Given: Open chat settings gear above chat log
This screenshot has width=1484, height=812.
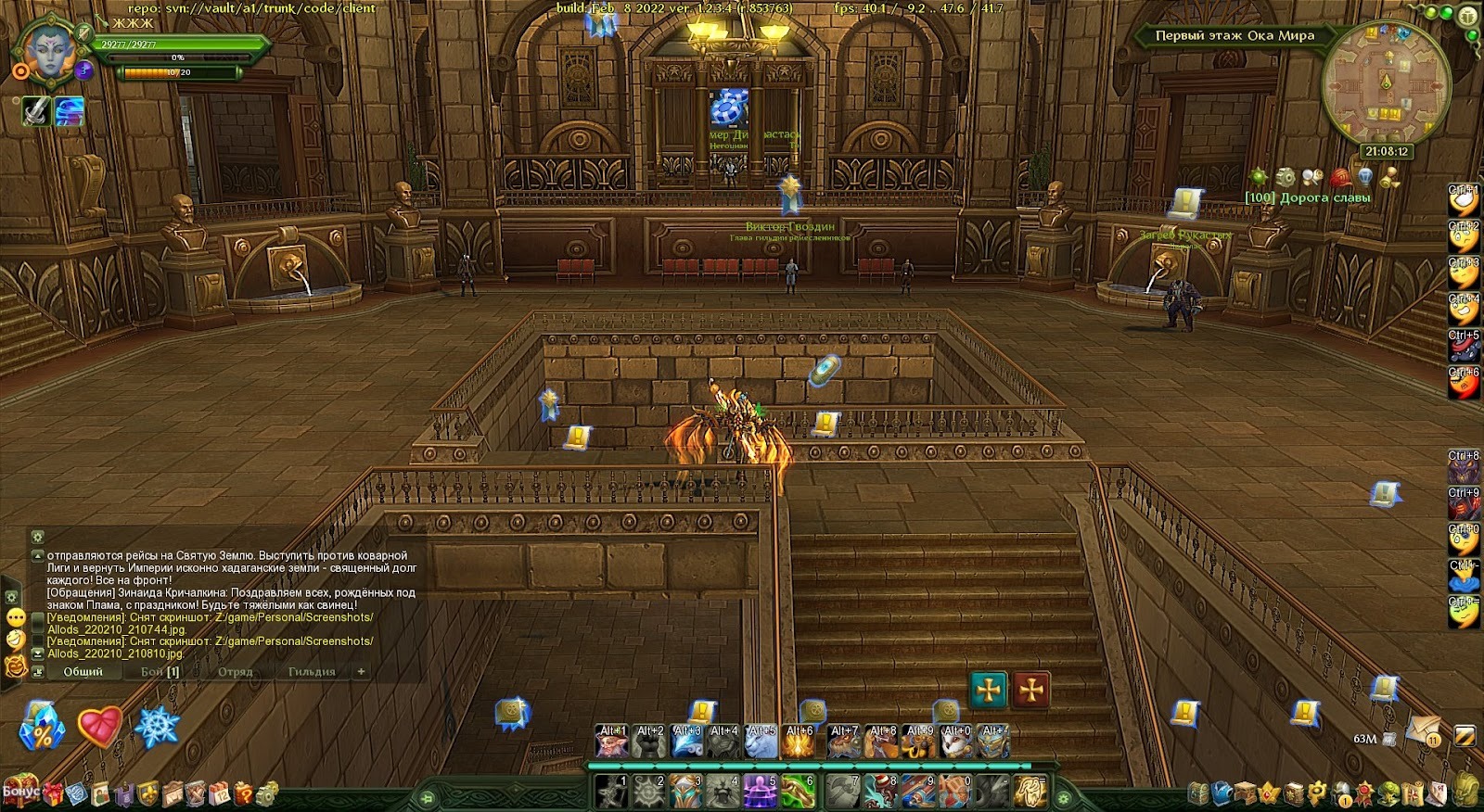Looking at the screenshot, I should (37, 537).
